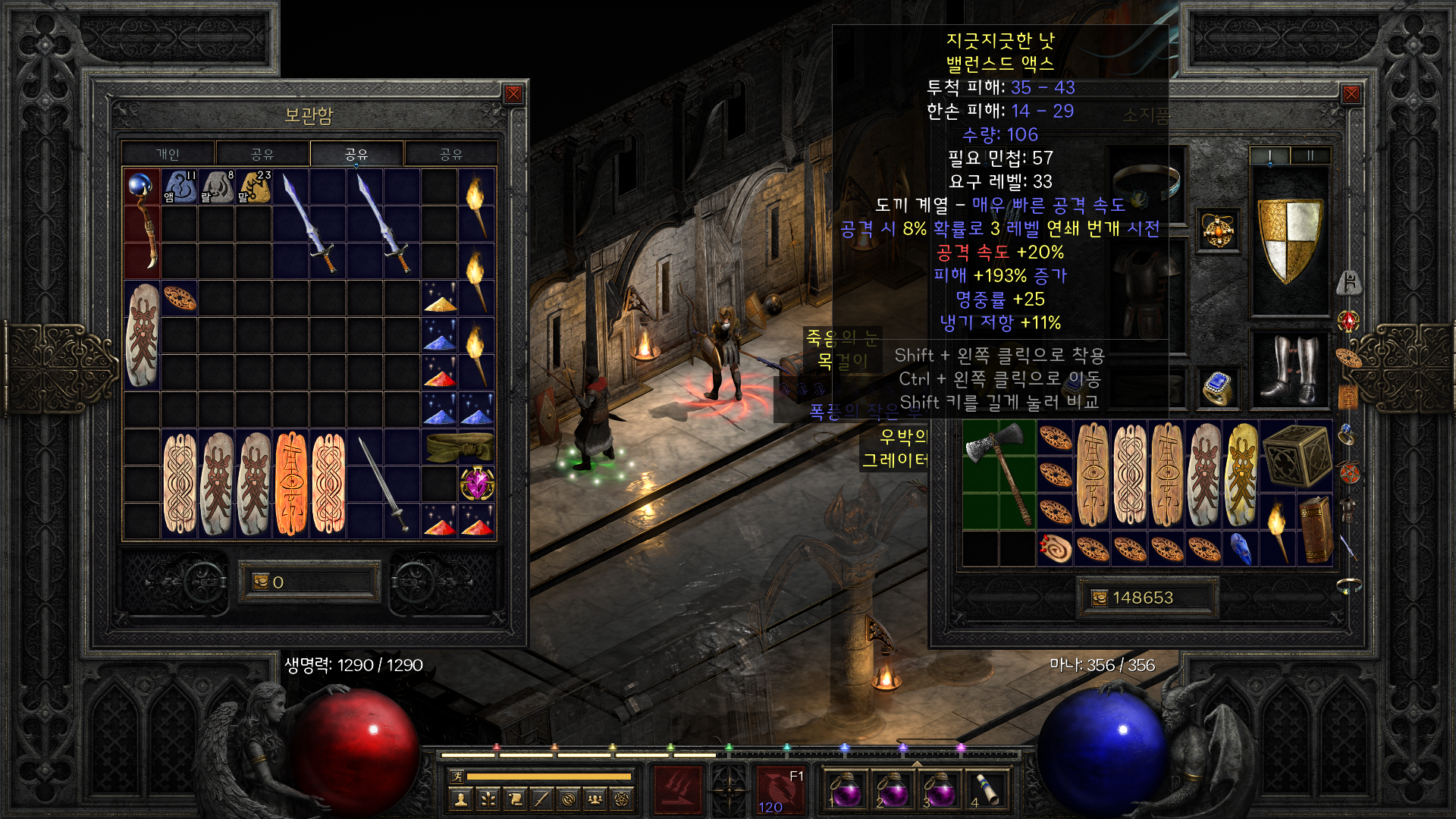Use the purple potion in belt slot 1
Viewport: 1456px width, 819px height.
(846, 789)
